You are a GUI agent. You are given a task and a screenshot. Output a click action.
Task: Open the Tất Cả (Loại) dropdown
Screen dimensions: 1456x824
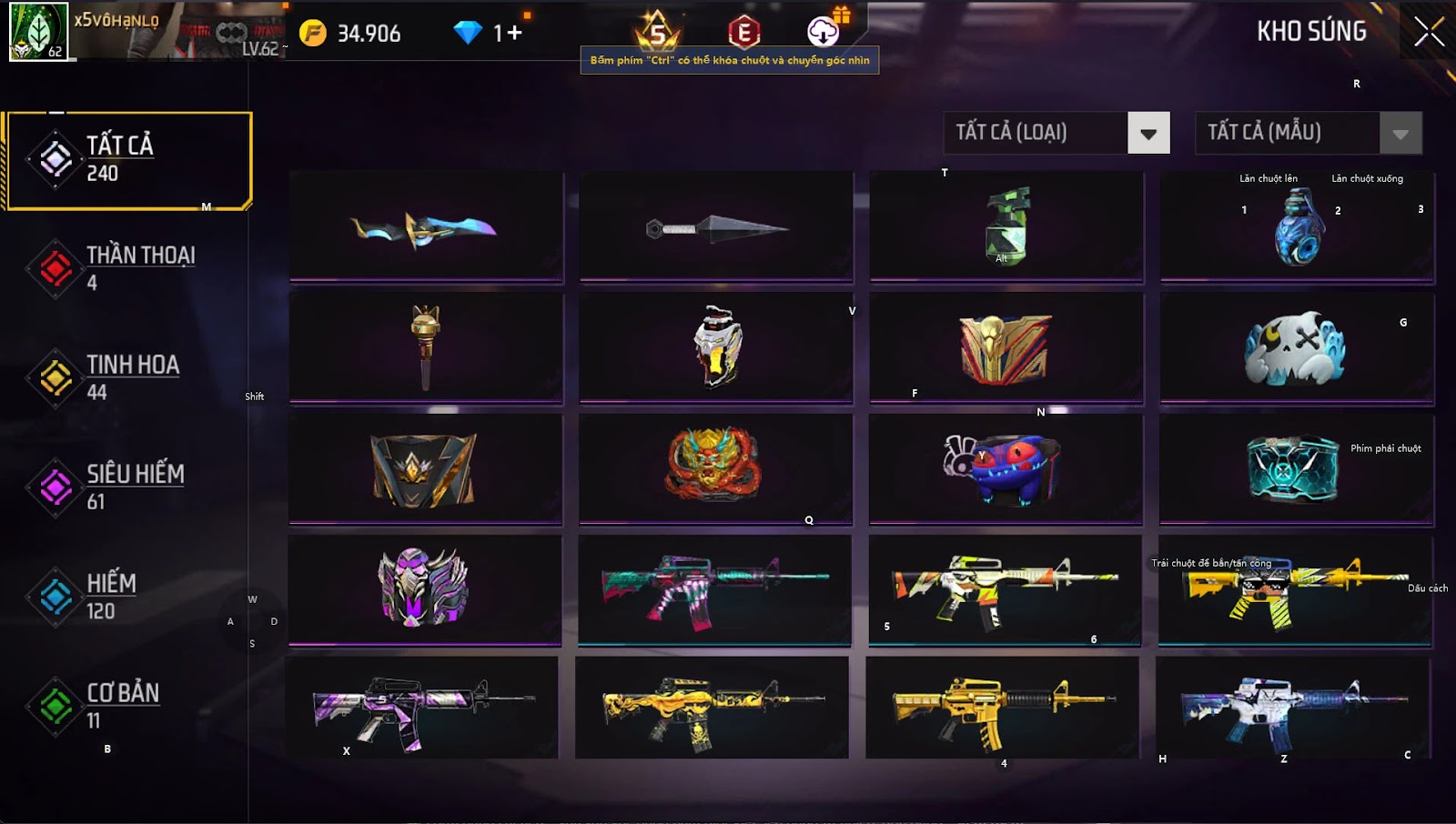tap(1148, 134)
